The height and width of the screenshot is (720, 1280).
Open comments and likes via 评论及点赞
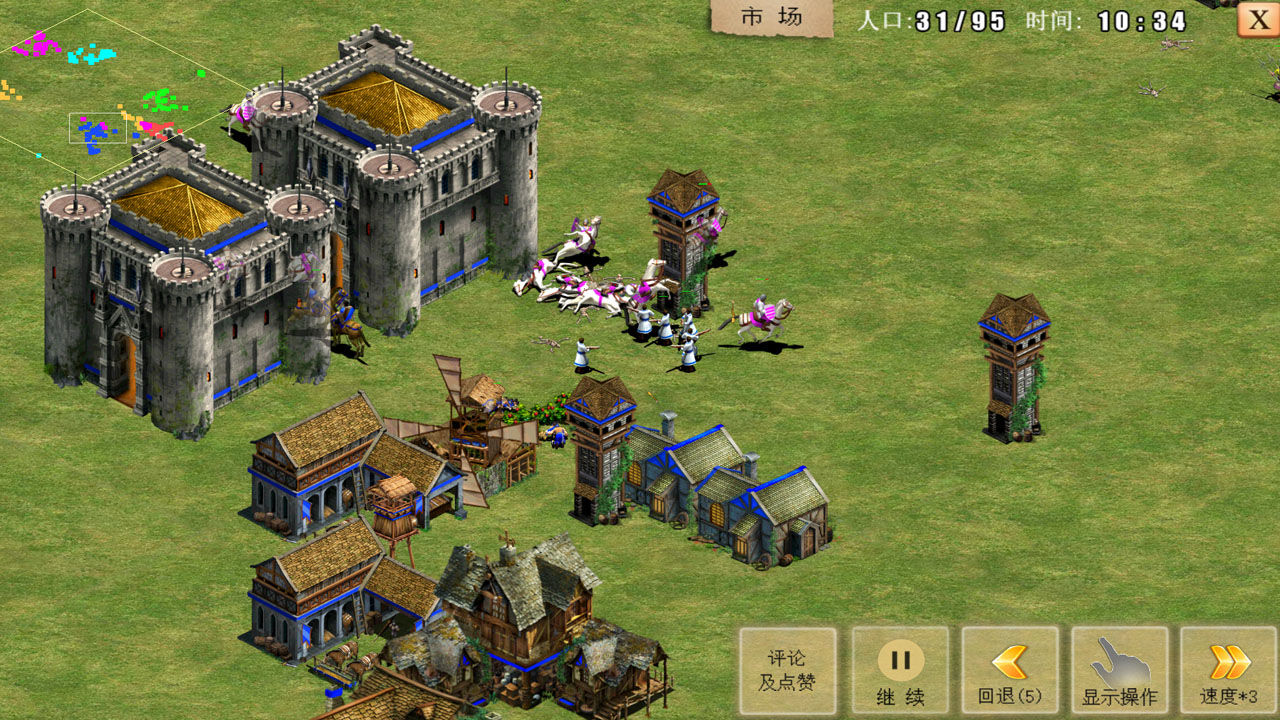[x=788, y=670]
